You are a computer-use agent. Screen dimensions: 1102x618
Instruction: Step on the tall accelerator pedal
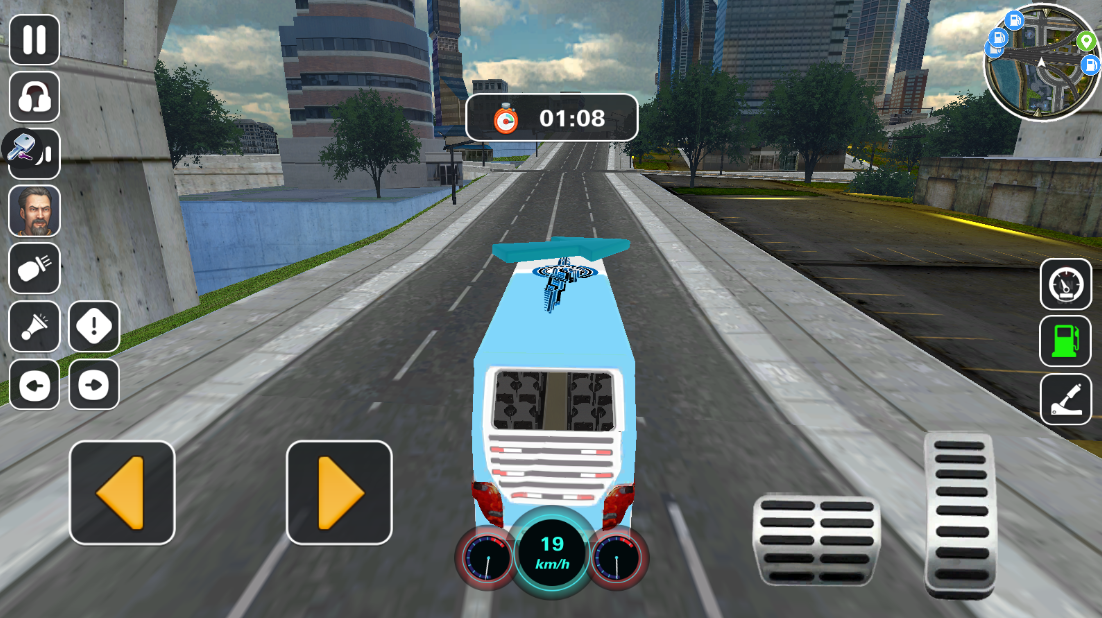[959, 514]
